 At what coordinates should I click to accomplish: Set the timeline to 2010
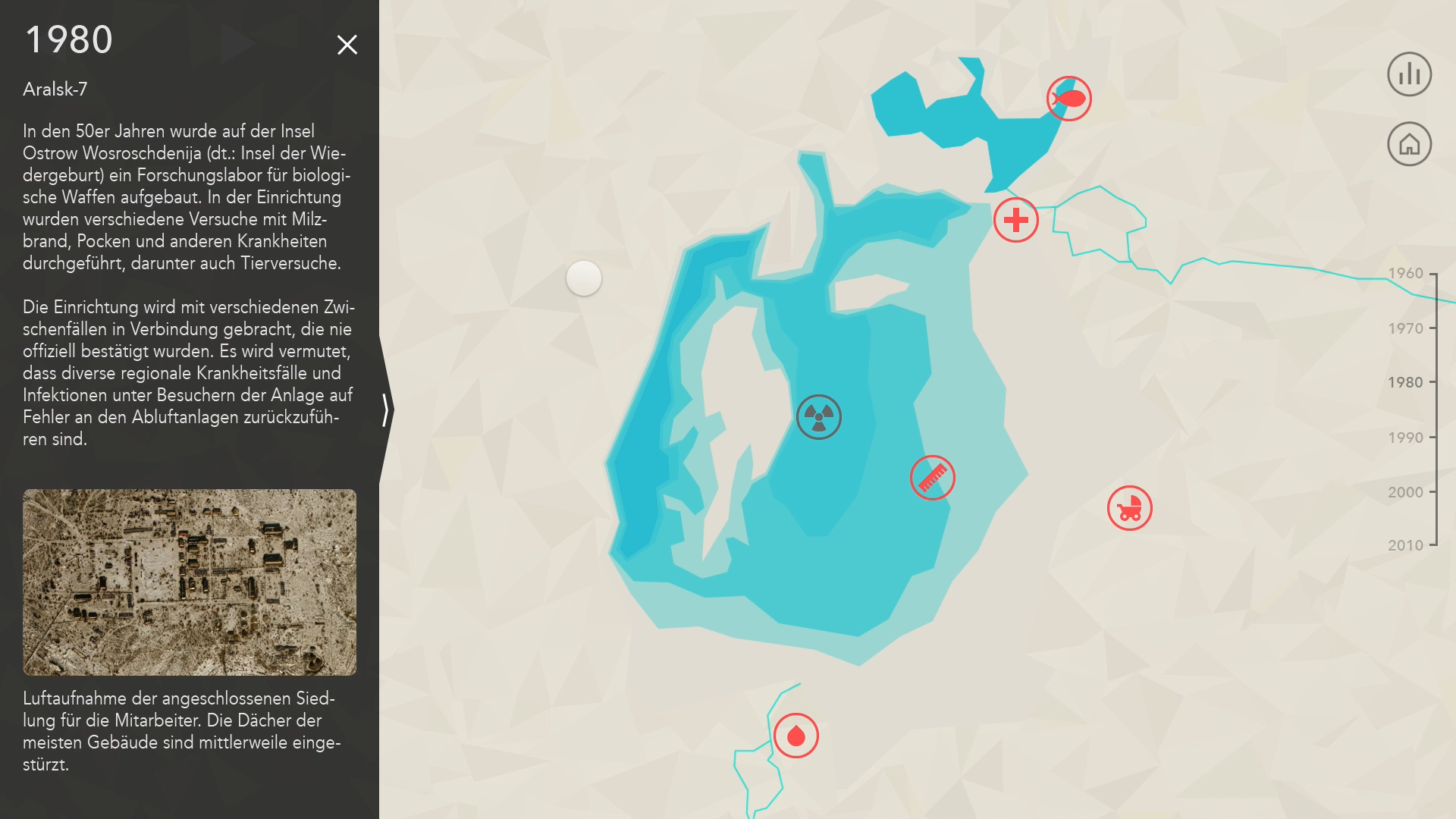click(x=1406, y=545)
